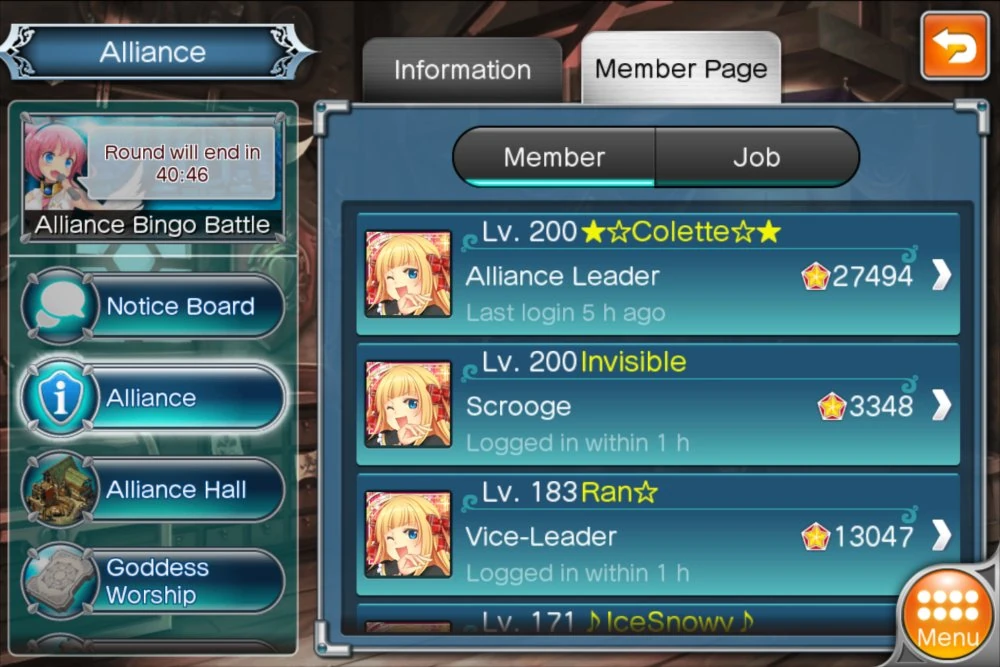1000x667 pixels.
Task: Go back with the orange return arrow
Action: pos(954,46)
